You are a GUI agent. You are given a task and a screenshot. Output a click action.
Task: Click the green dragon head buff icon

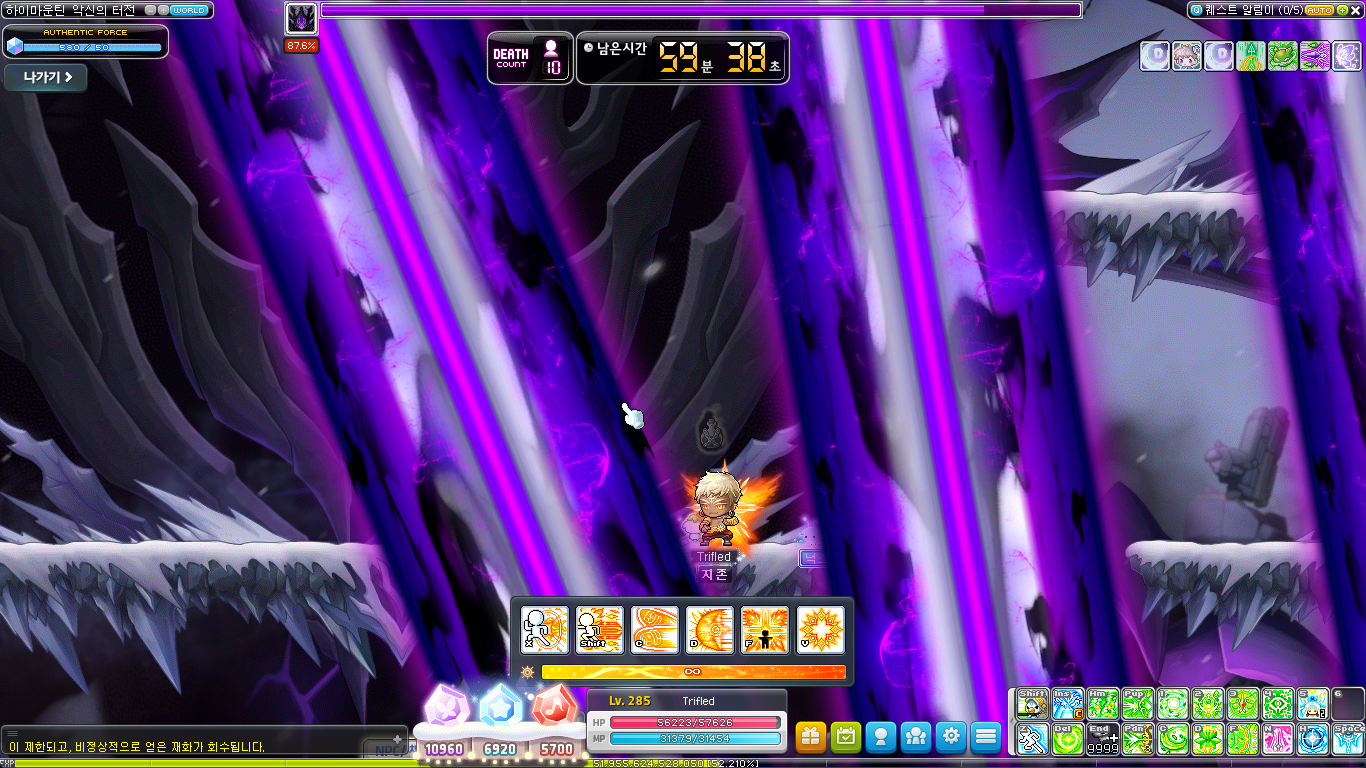(1281, 56)
